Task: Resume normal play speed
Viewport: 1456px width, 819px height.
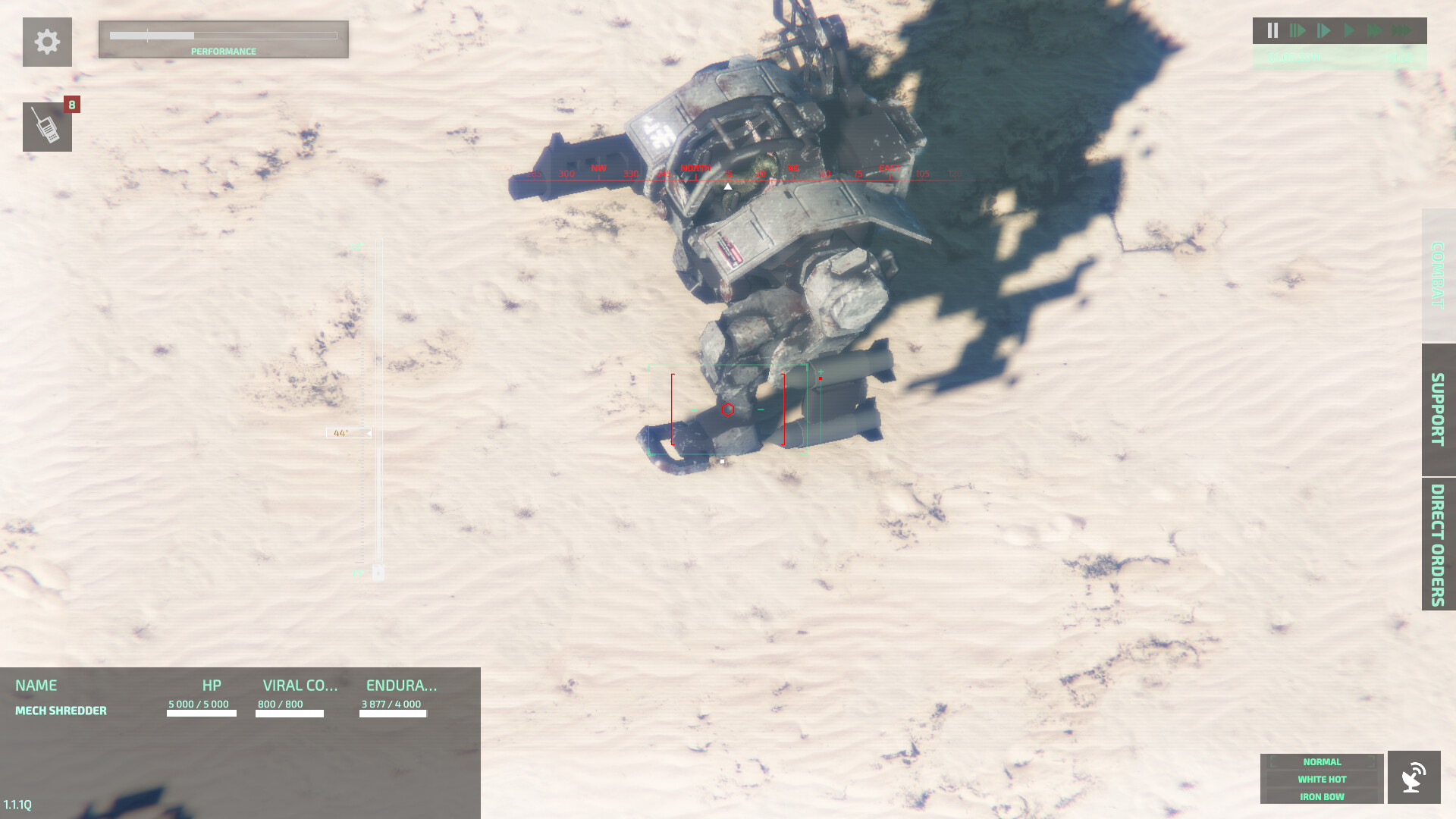Action: 1350,30
